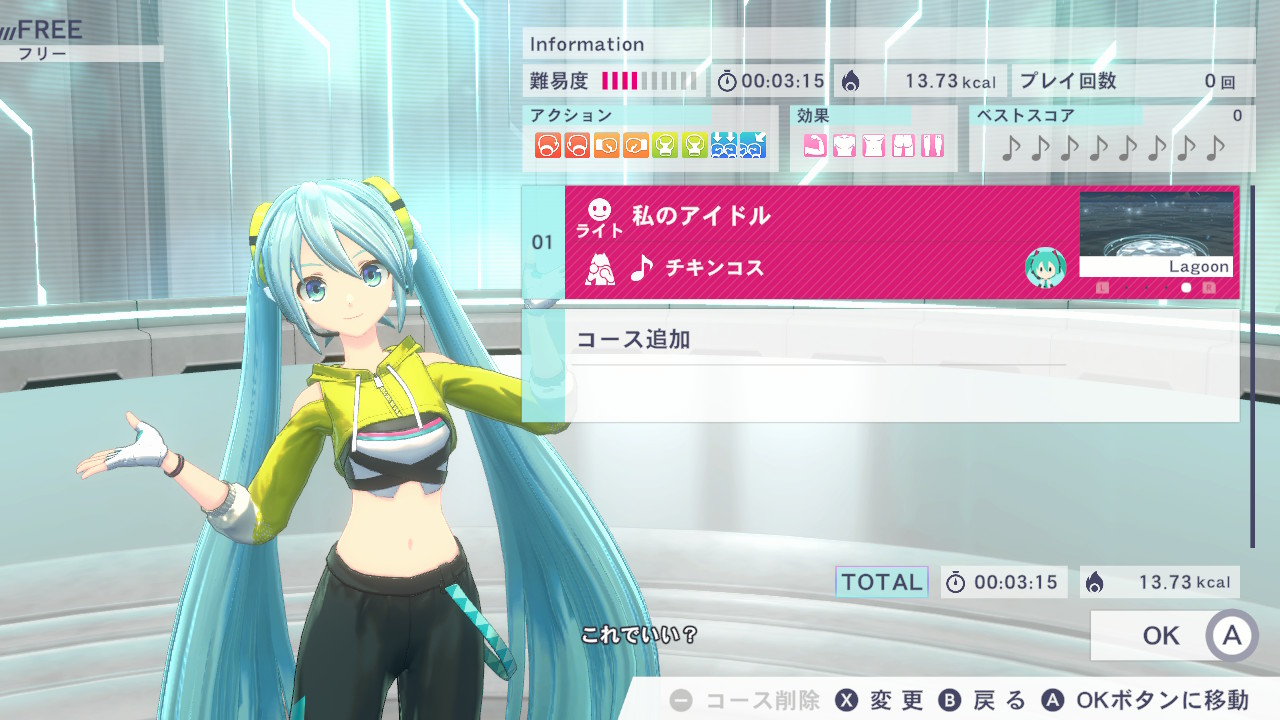1280x720 pixels.
Task: Select the arm swing action icon
Action: click(547, 146)
